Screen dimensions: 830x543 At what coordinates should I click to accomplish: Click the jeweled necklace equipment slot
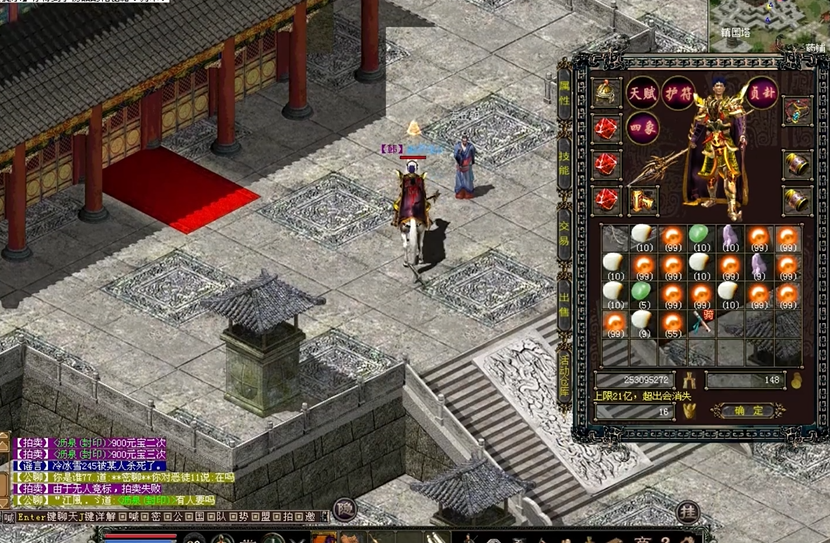pos(796,110)
